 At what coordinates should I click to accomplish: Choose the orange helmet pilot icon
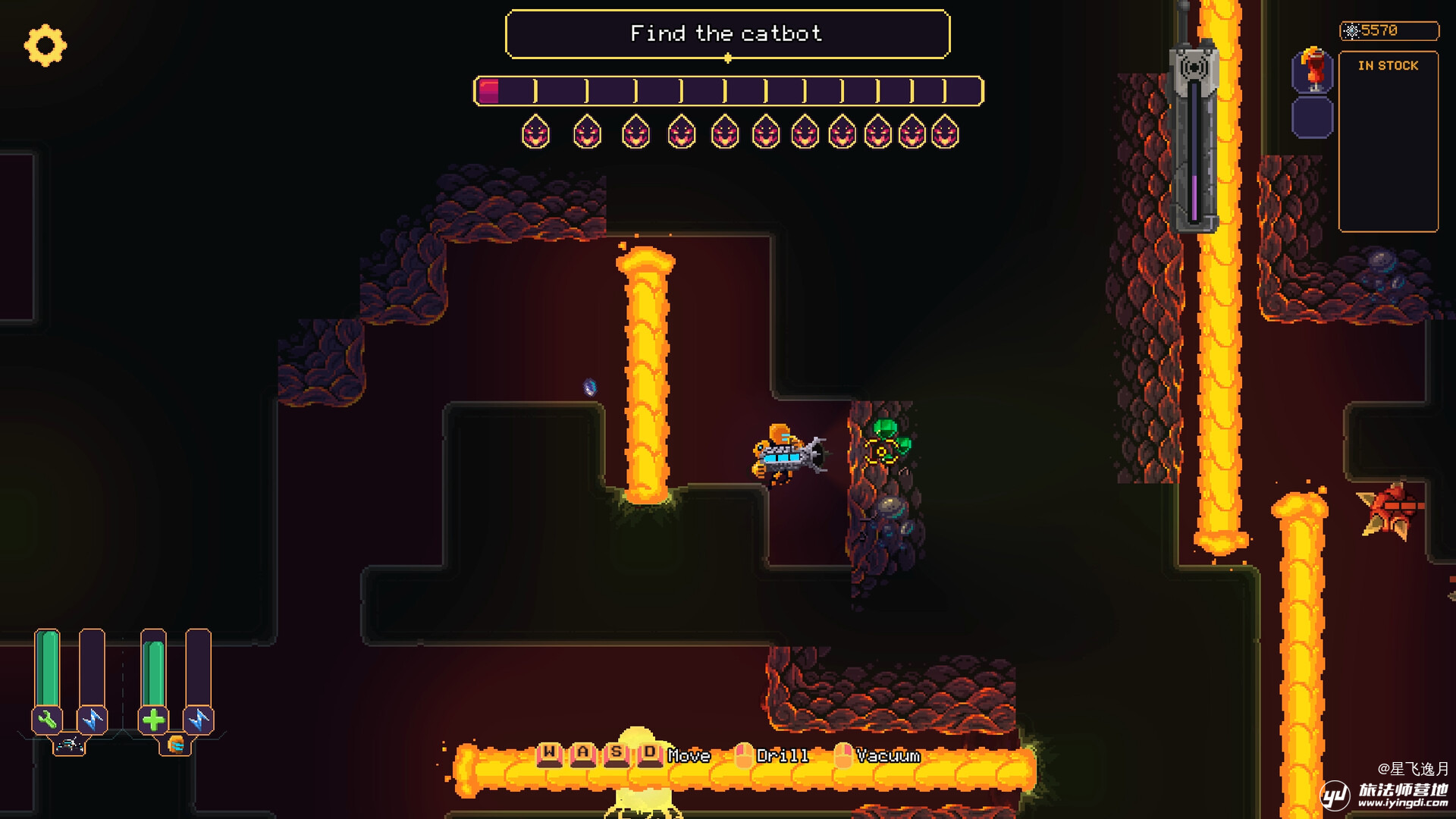176,745
